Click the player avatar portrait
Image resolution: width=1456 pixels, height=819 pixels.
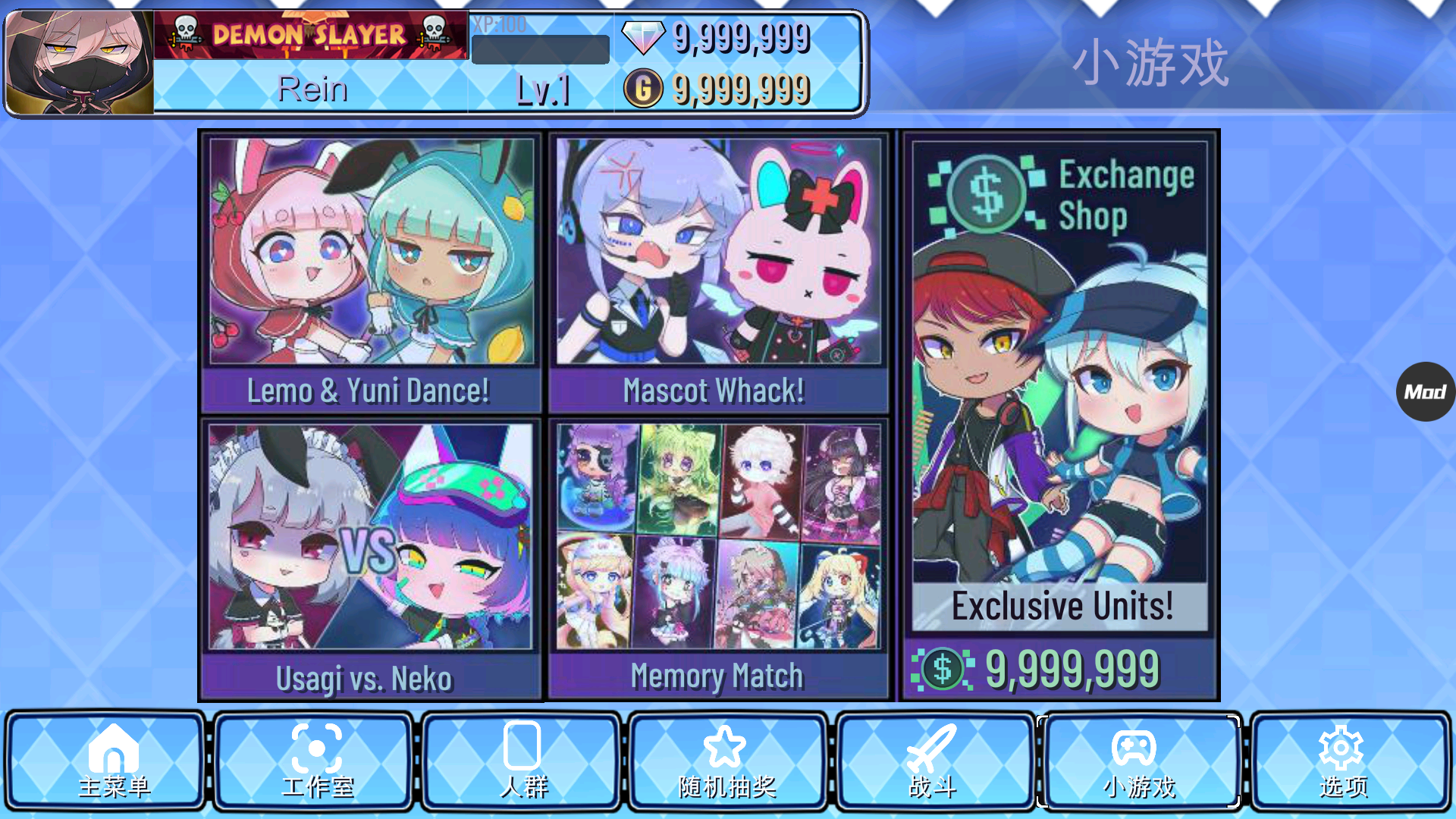[x=80, y=63]
